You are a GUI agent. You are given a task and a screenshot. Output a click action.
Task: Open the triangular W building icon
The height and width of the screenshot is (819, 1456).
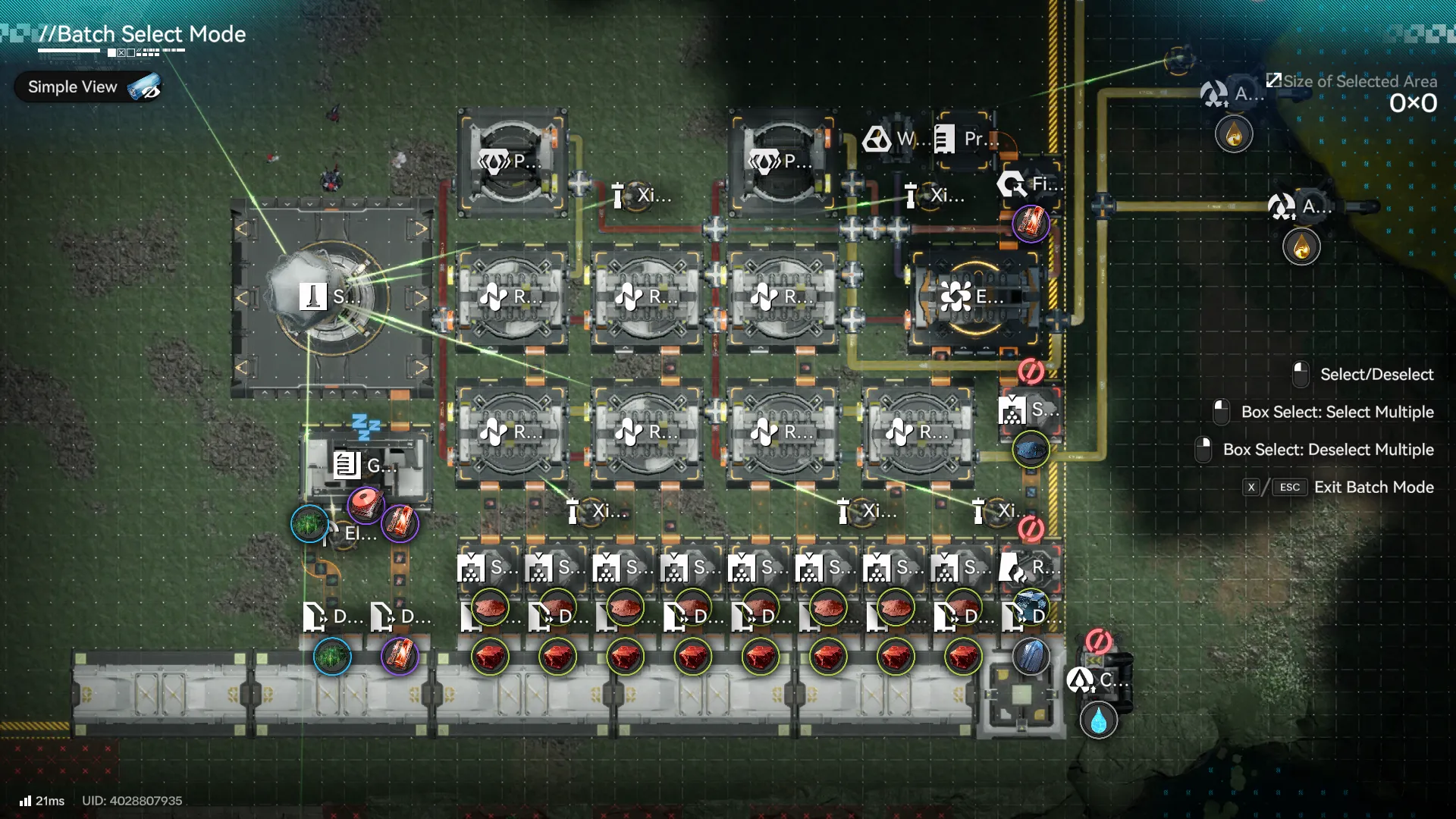[x=878, y=140]
